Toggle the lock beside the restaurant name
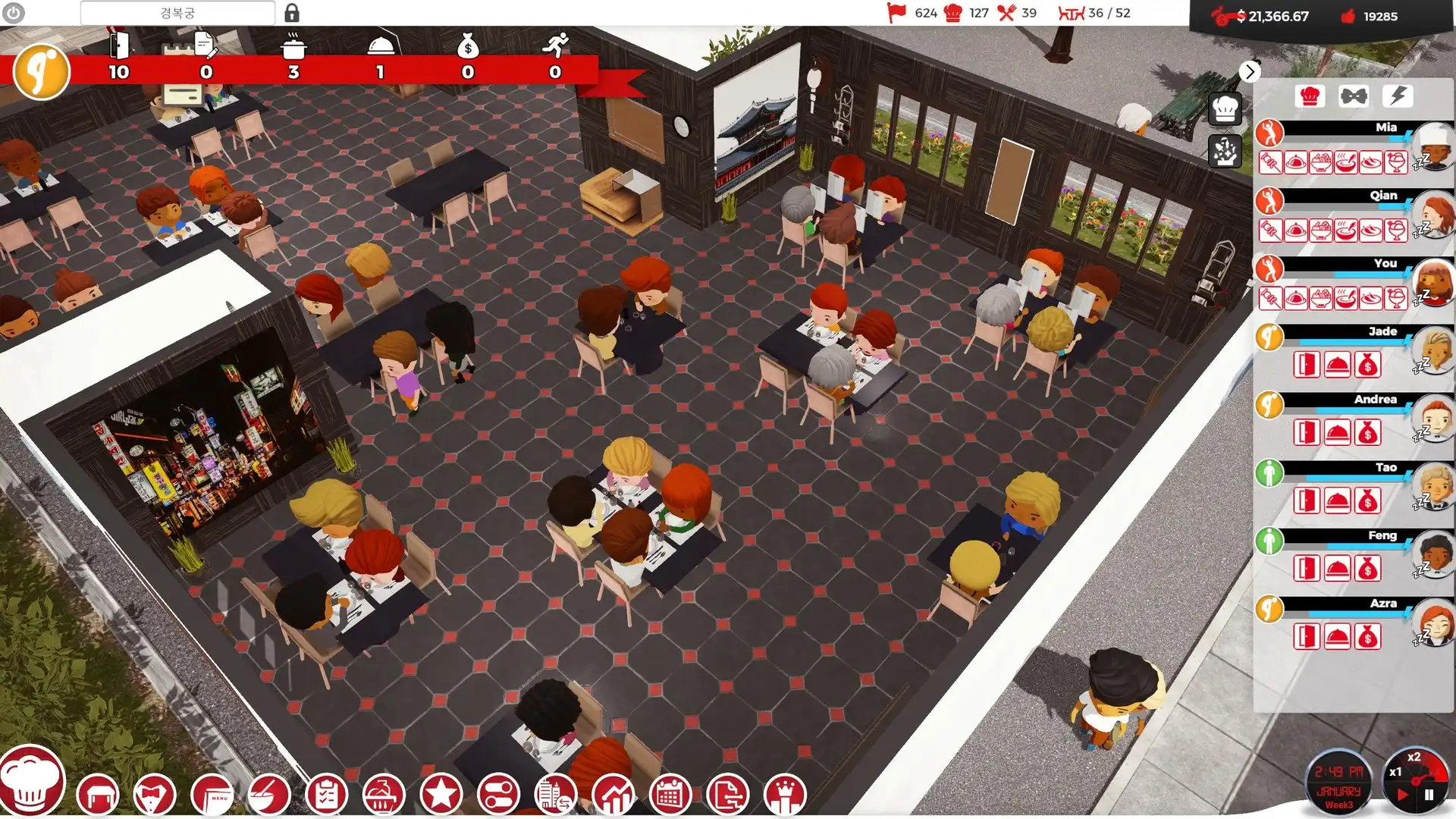 (292, 13)
